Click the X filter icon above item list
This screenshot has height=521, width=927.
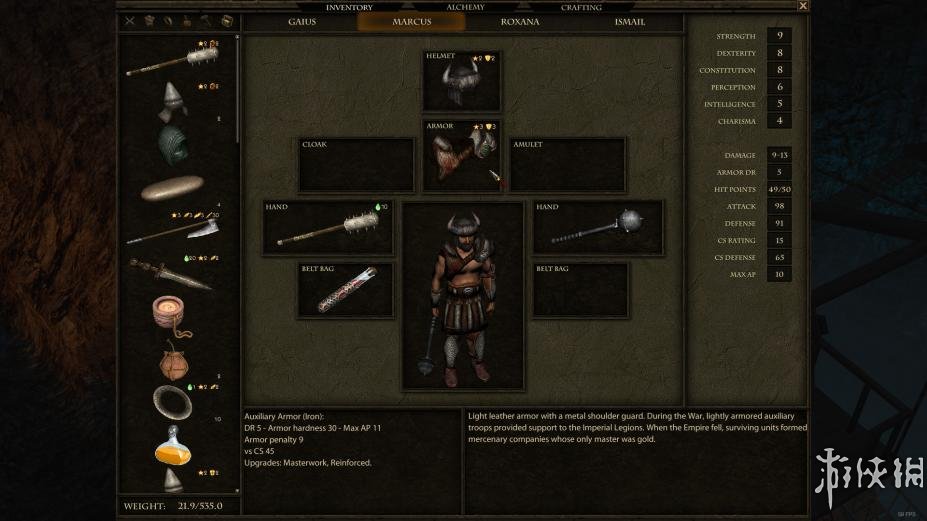pos(129,21)
